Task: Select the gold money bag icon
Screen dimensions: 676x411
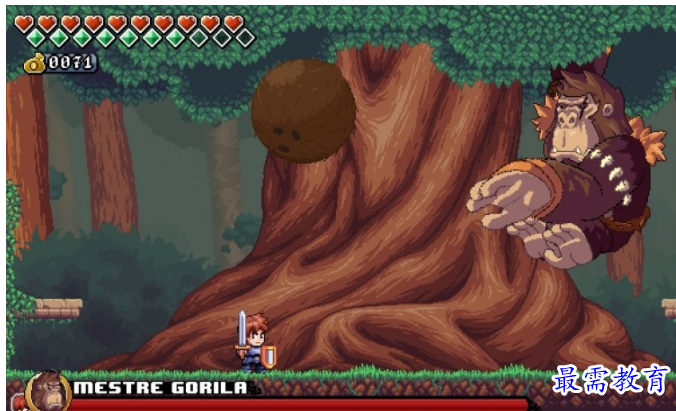Action: pos(33,63)
